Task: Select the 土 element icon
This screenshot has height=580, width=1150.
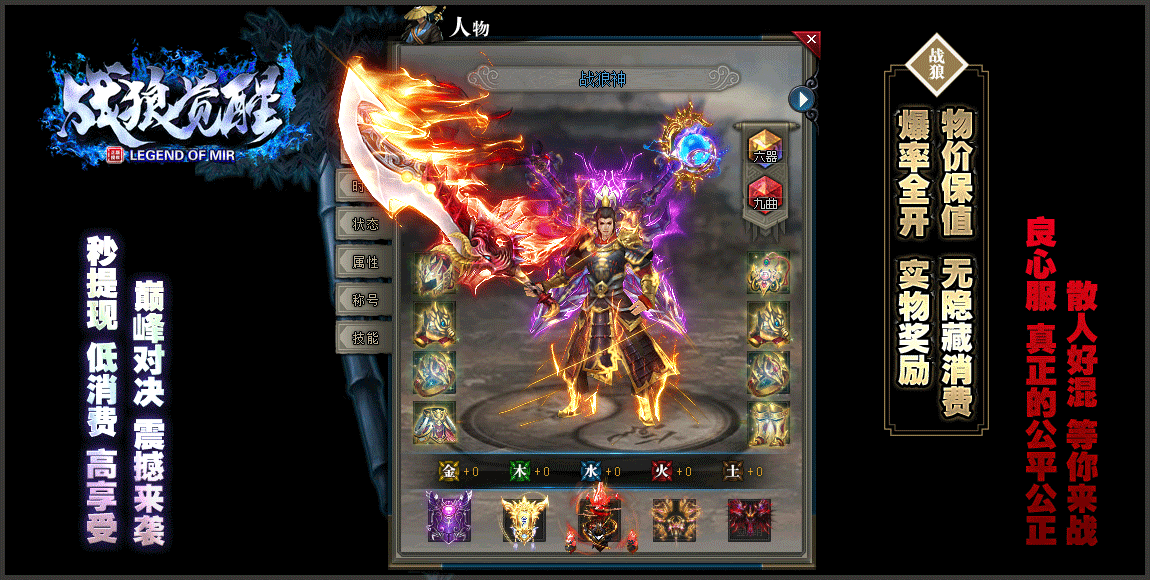Action: coord(733,471)
